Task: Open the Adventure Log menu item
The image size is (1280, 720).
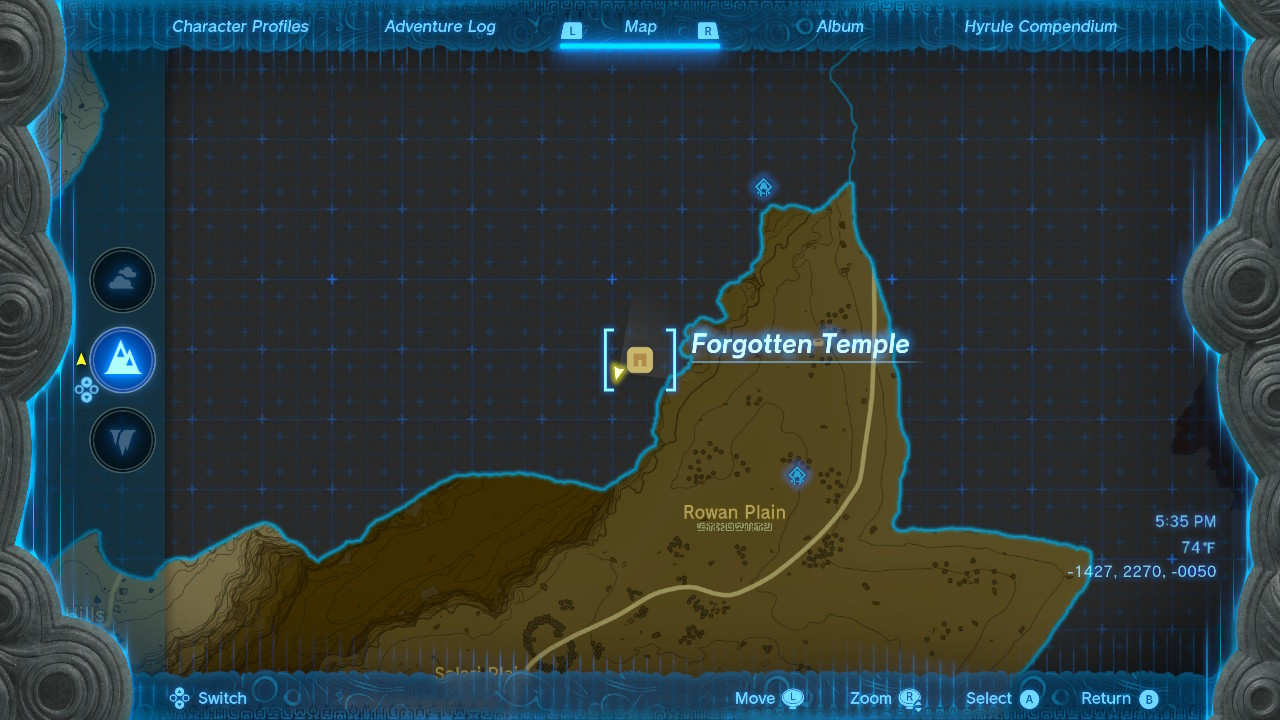Action: 440,27
